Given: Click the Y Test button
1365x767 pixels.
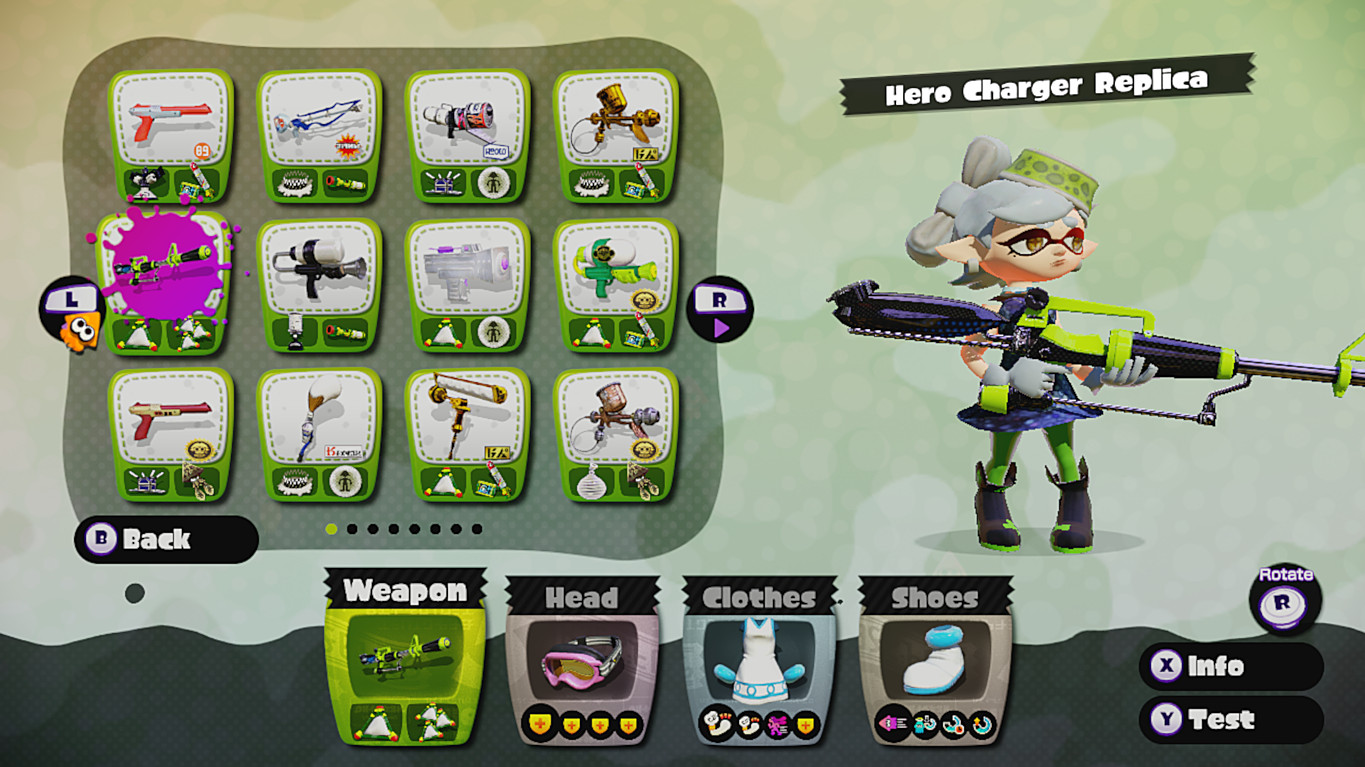Looking at the screenshot, I should [1230, 719].
